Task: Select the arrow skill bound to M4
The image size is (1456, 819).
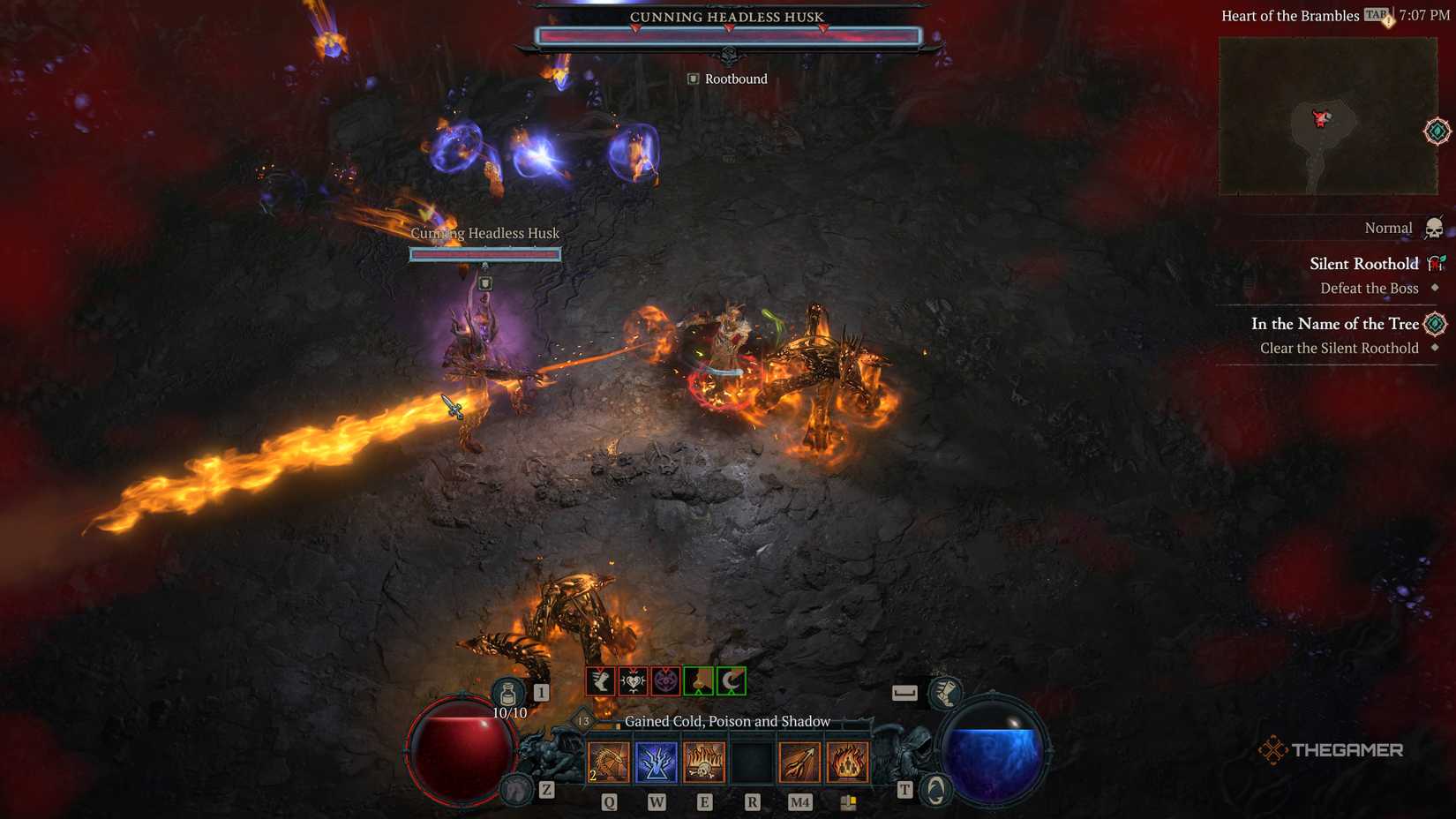Action: click(800, 763)
